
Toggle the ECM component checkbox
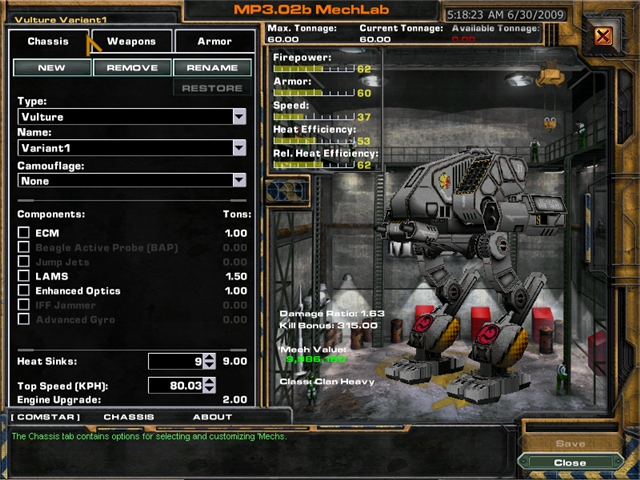coord(24,233)
